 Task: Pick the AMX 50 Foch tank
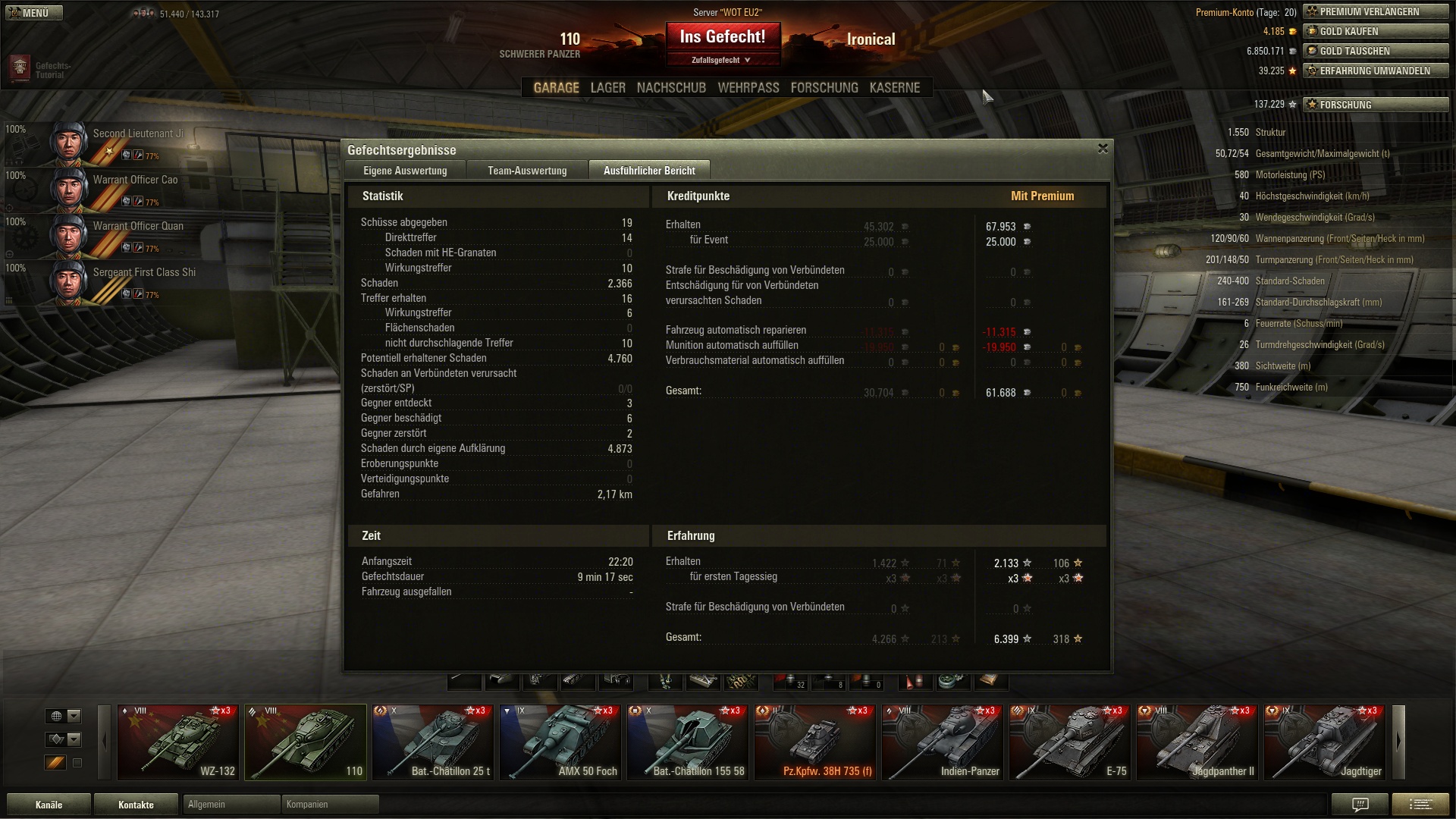tap(561, 742)
